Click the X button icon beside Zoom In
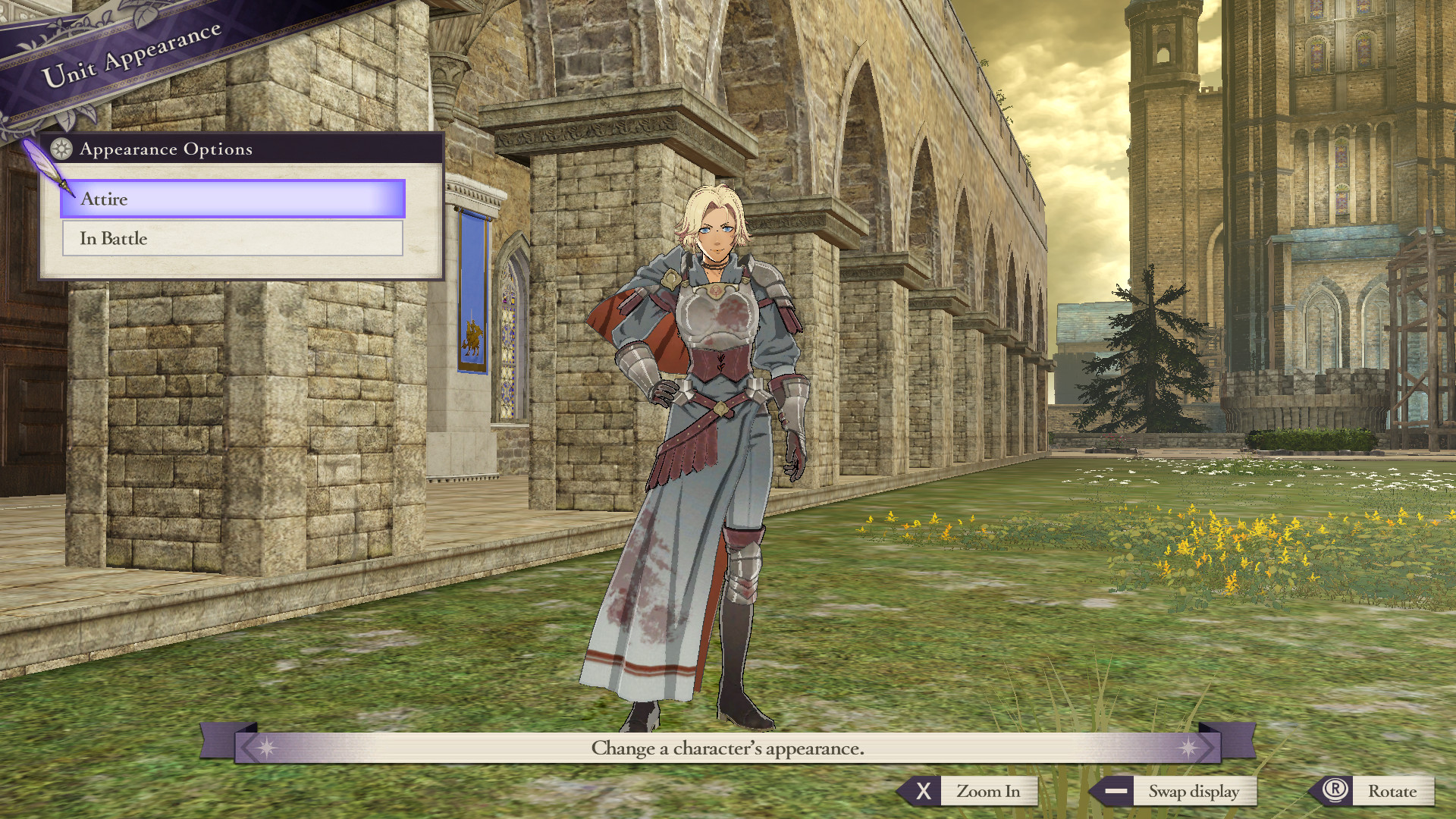 point(924,791)
